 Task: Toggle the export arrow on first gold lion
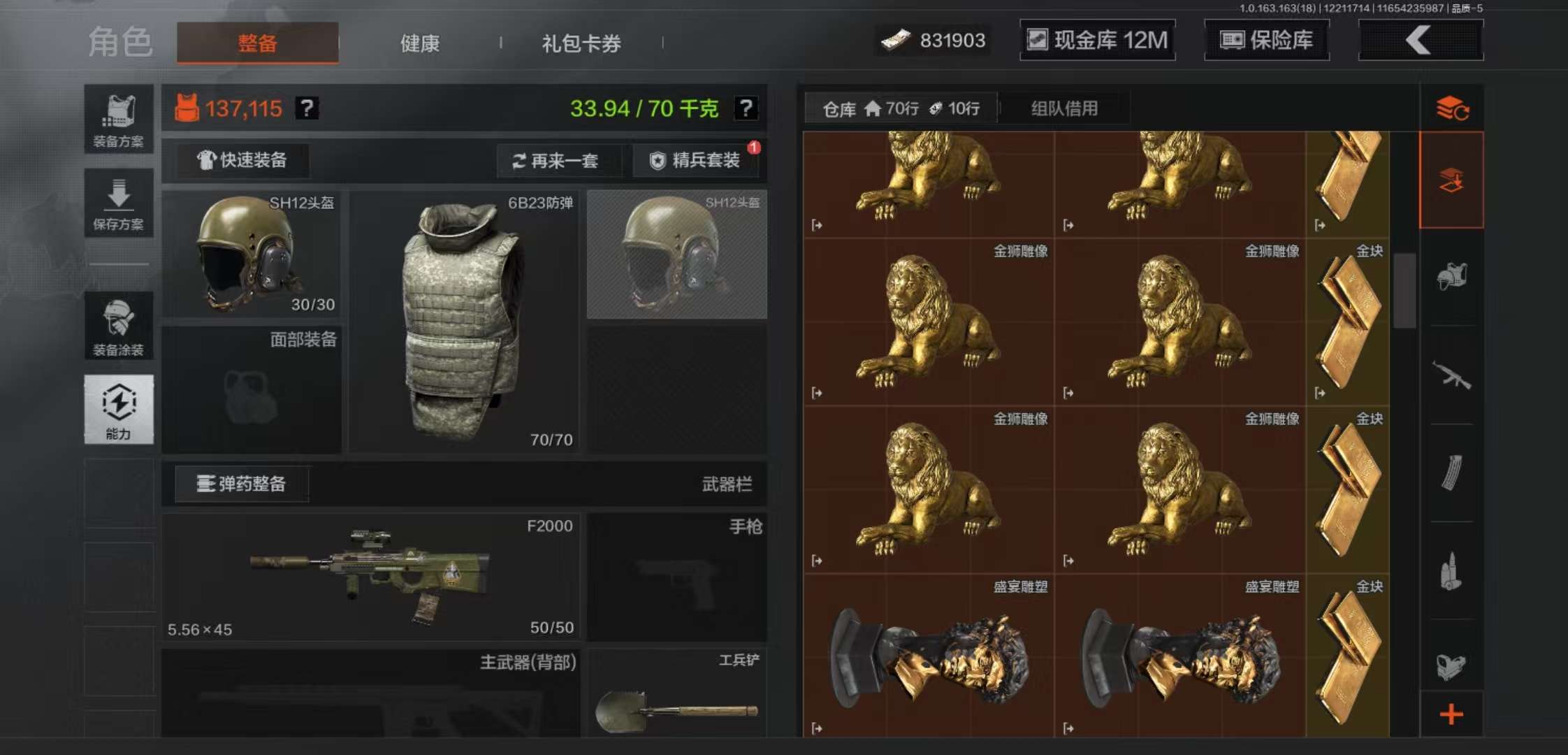(x=815, y=226)
